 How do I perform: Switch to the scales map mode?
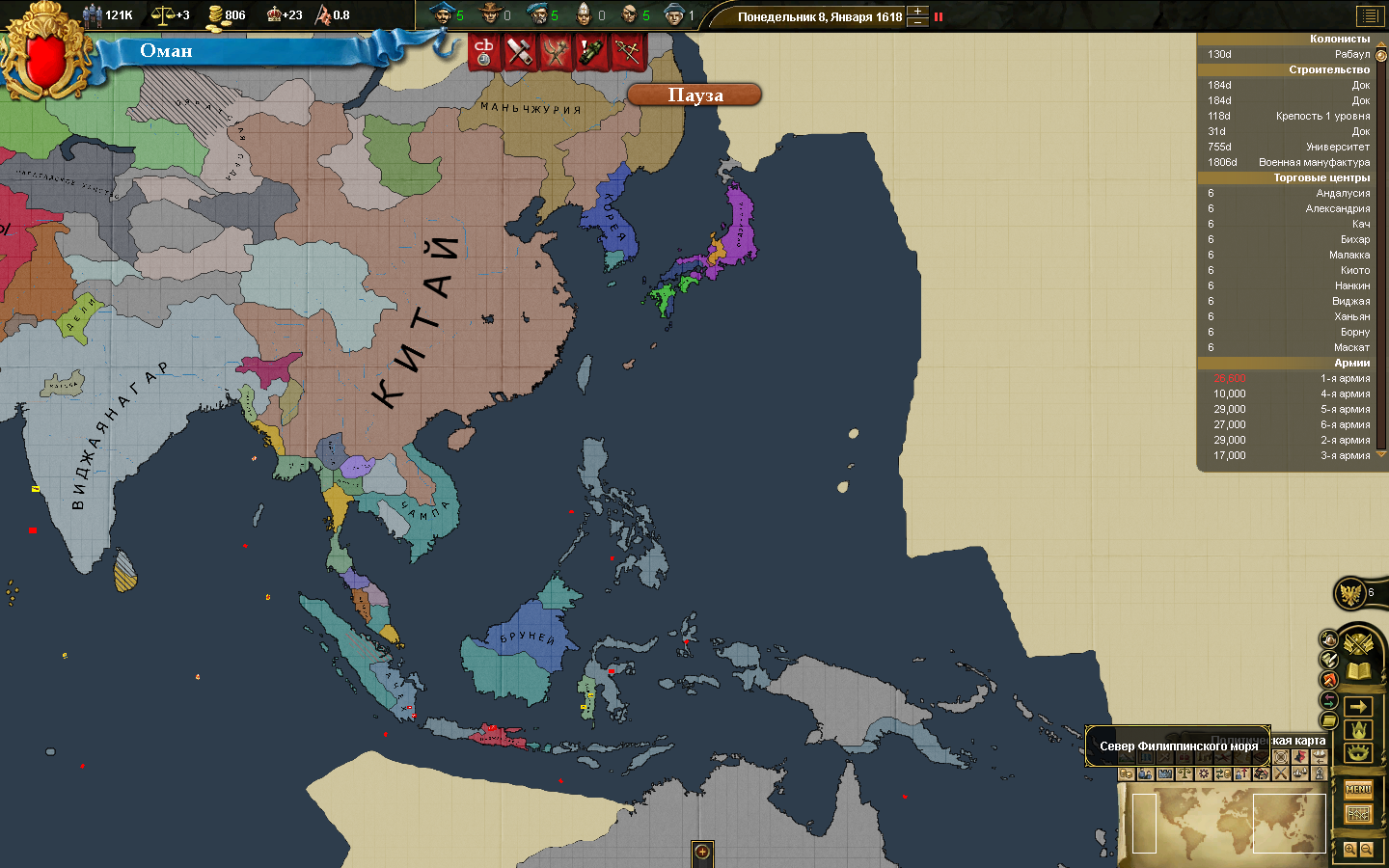(1185, 773)
